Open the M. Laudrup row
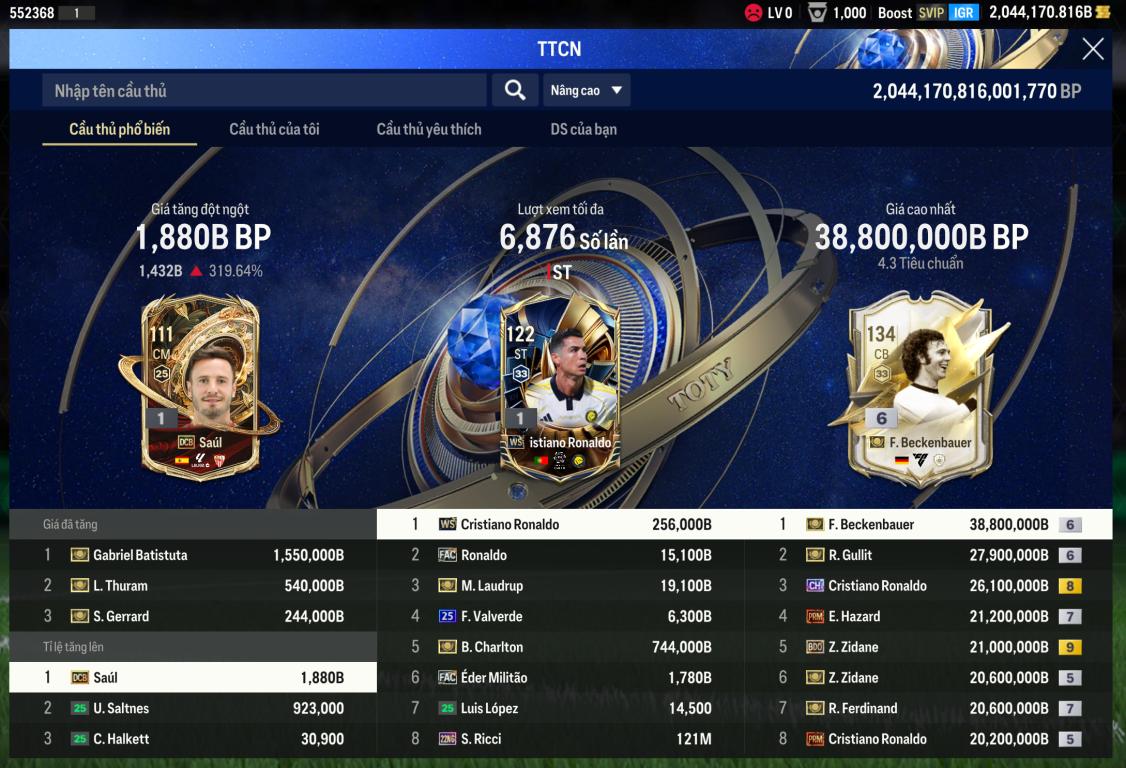Viewport: 1126px width, 768px height. pyautogui.click(x=560, y=586)
